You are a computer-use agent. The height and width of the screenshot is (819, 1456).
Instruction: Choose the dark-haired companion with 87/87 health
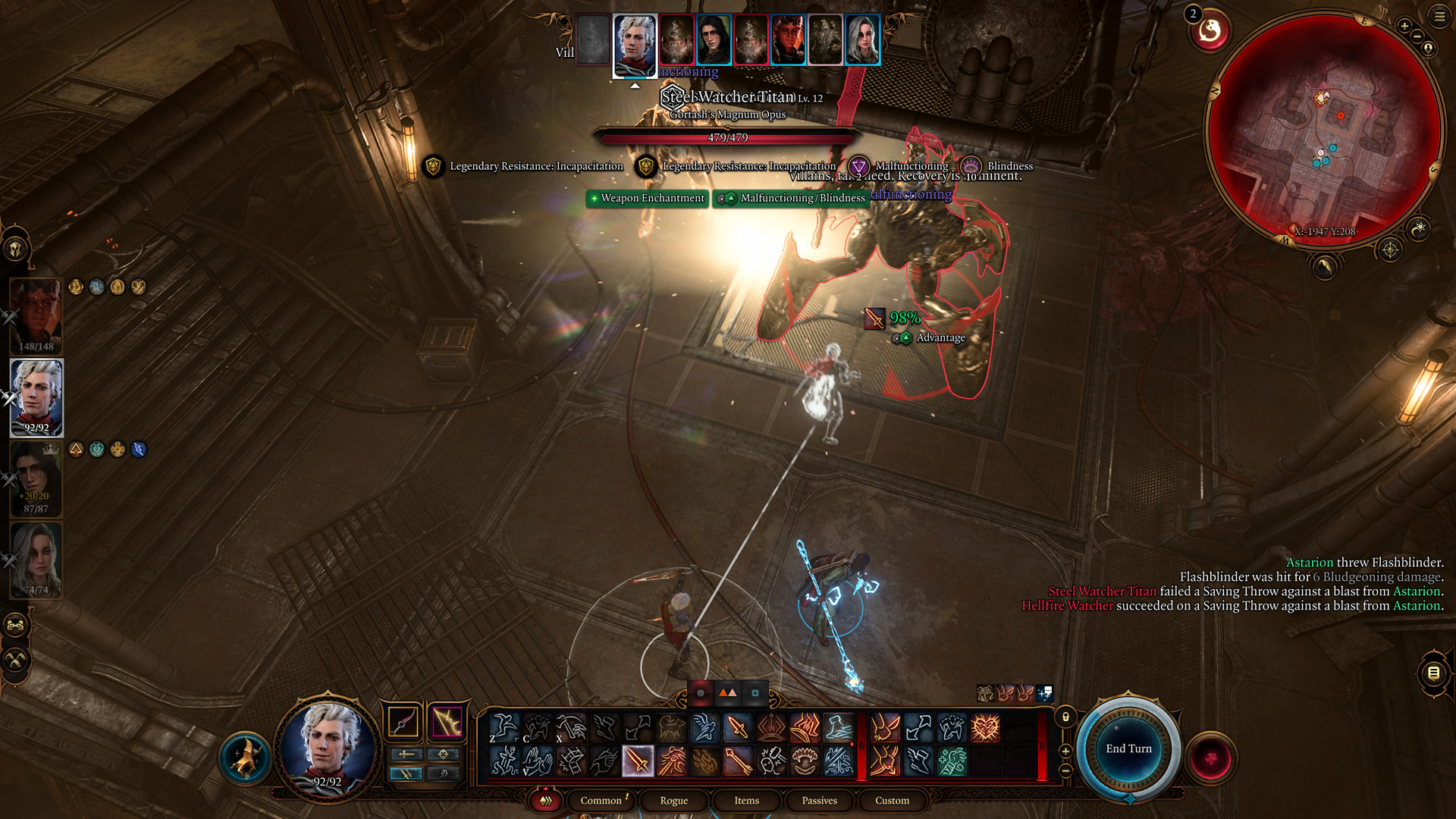point(36,478)
